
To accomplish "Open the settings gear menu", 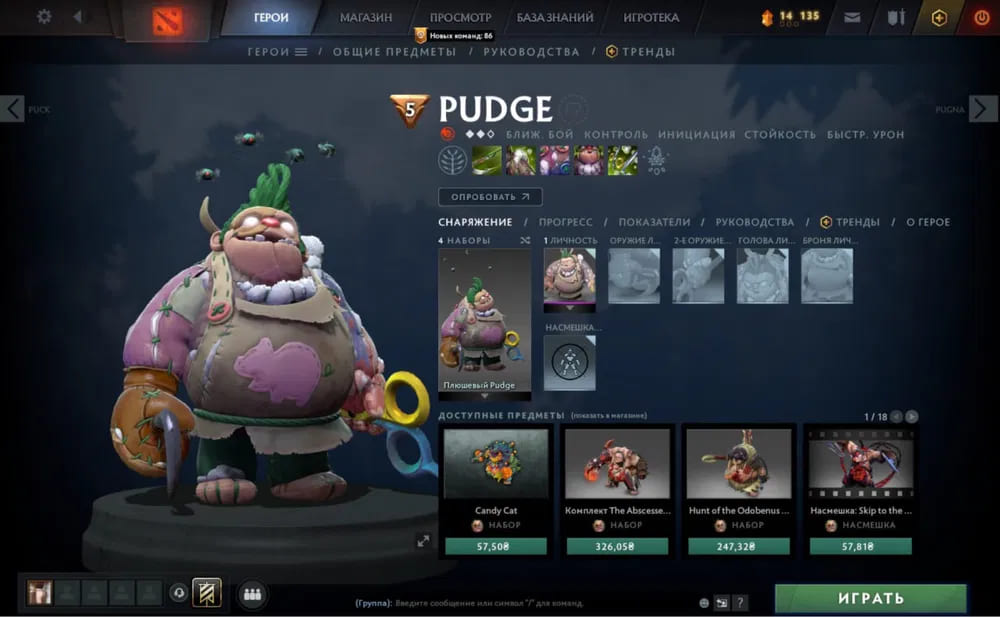I will click(x=44, y=17).
